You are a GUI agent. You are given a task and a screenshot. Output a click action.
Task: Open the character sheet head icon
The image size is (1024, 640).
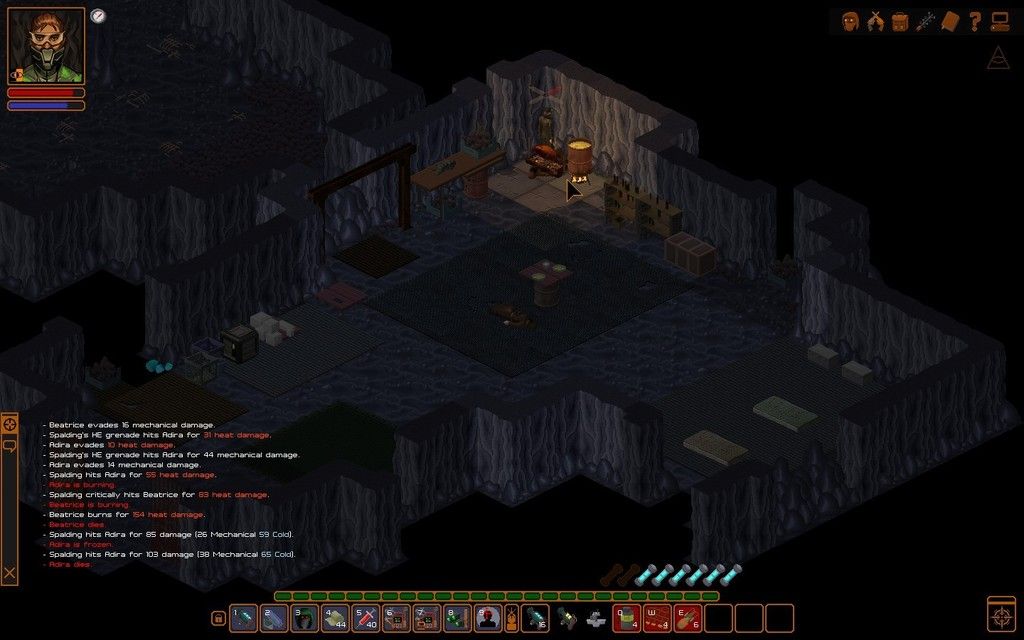(851, 21)
